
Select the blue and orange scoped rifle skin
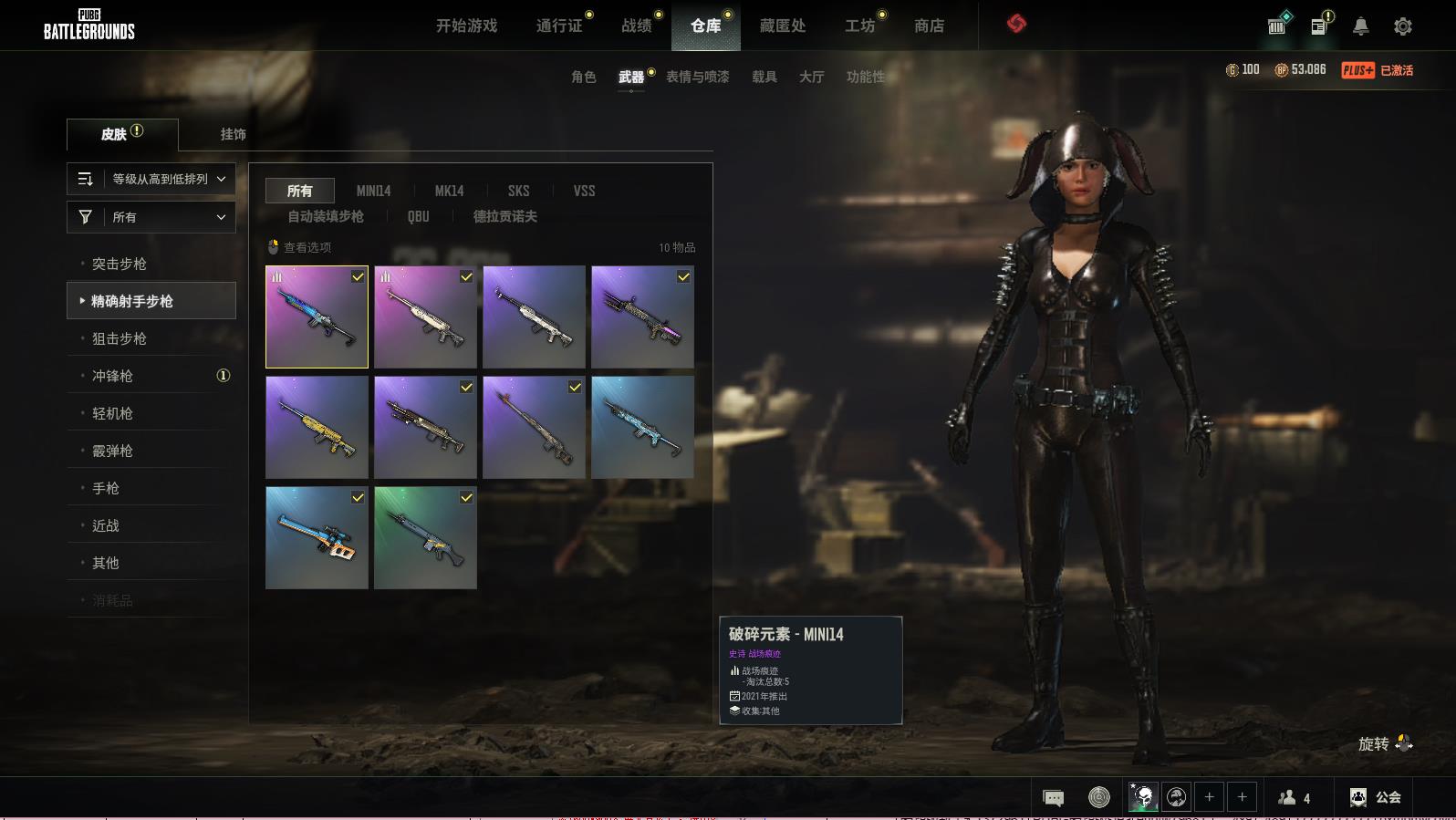[x=317, y=537]
